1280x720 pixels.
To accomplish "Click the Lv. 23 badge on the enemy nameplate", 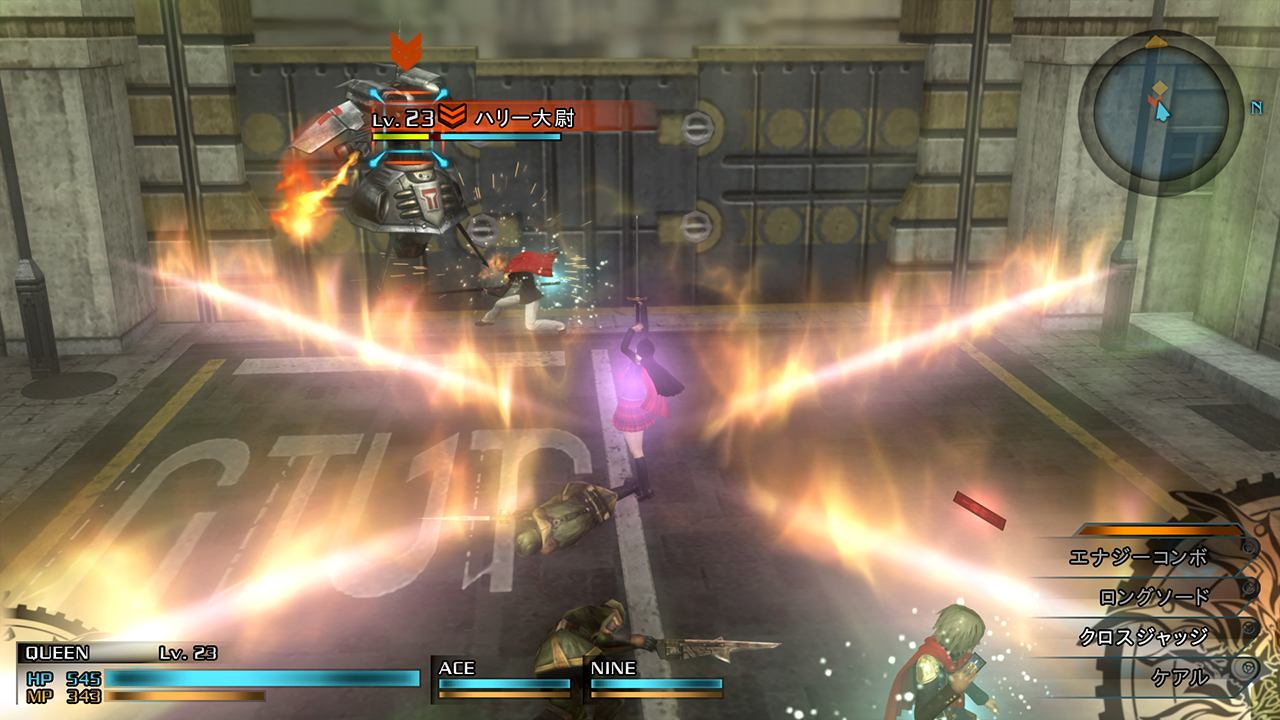I will click(403, 117).
